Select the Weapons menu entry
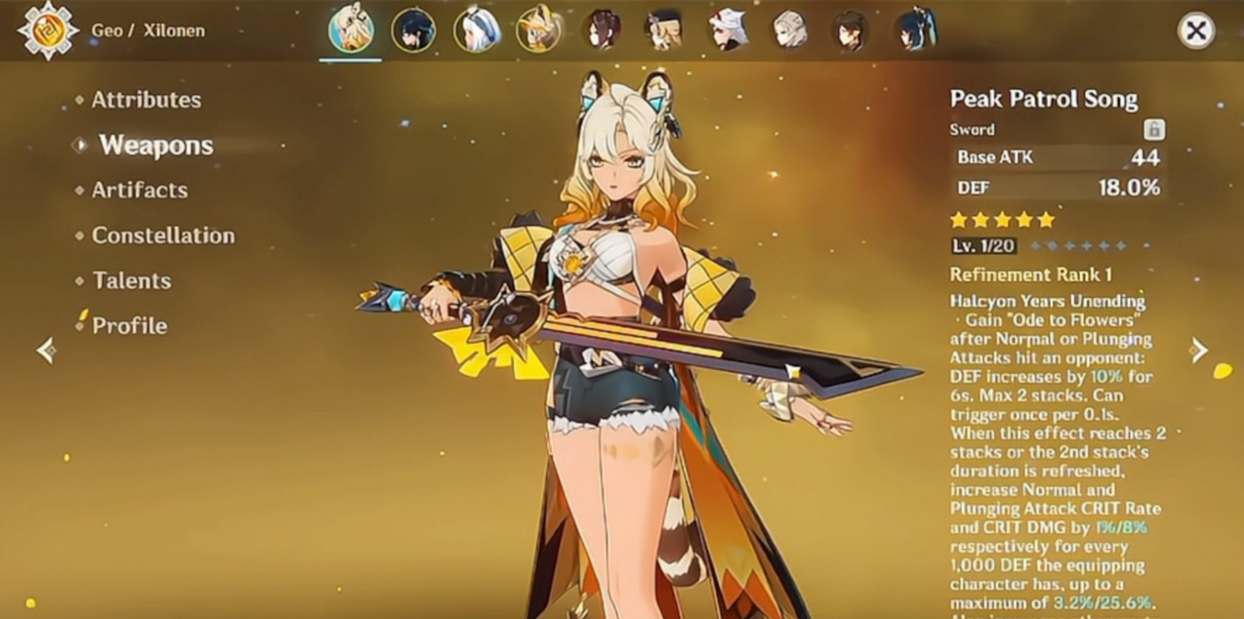This screenshot has height=619, width=1244. click(156, 145)
